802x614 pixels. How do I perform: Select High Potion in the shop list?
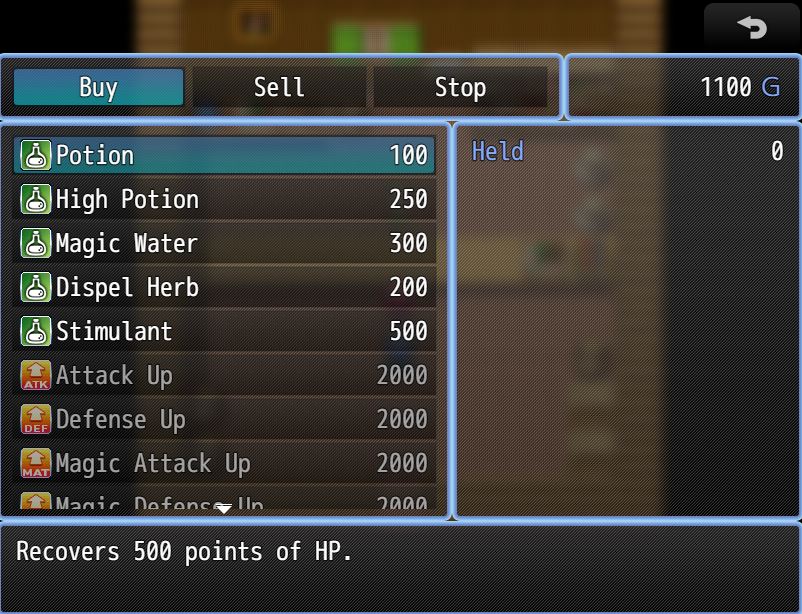click(x=225, y=200)
